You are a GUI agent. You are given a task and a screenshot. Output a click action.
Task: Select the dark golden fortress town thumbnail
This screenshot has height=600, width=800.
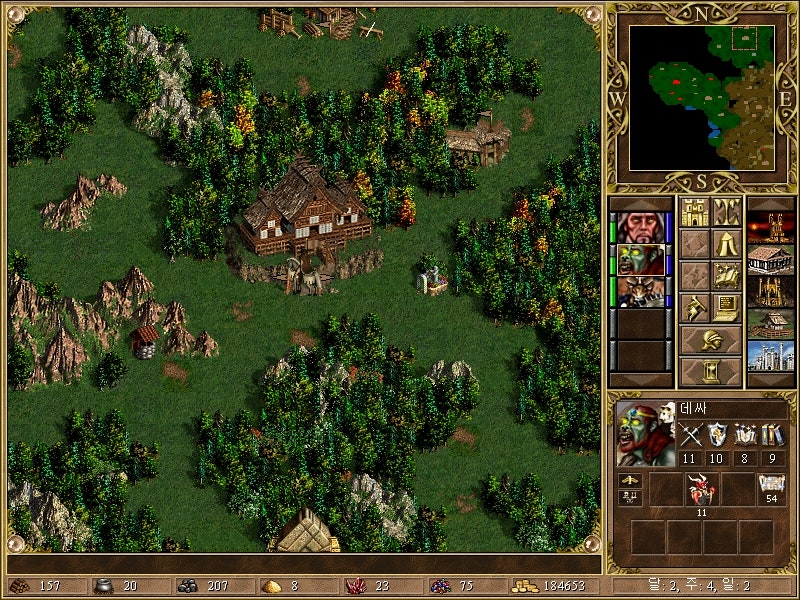[x=771, y=291]
